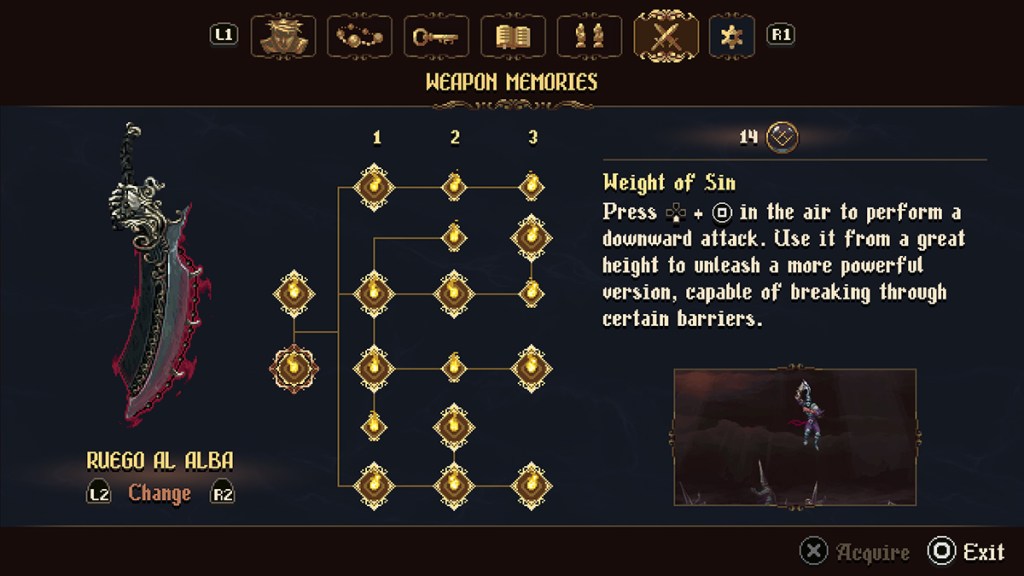1024x576 pixels.
Task: Switch to the open book tab
Action: coord(512,36)
